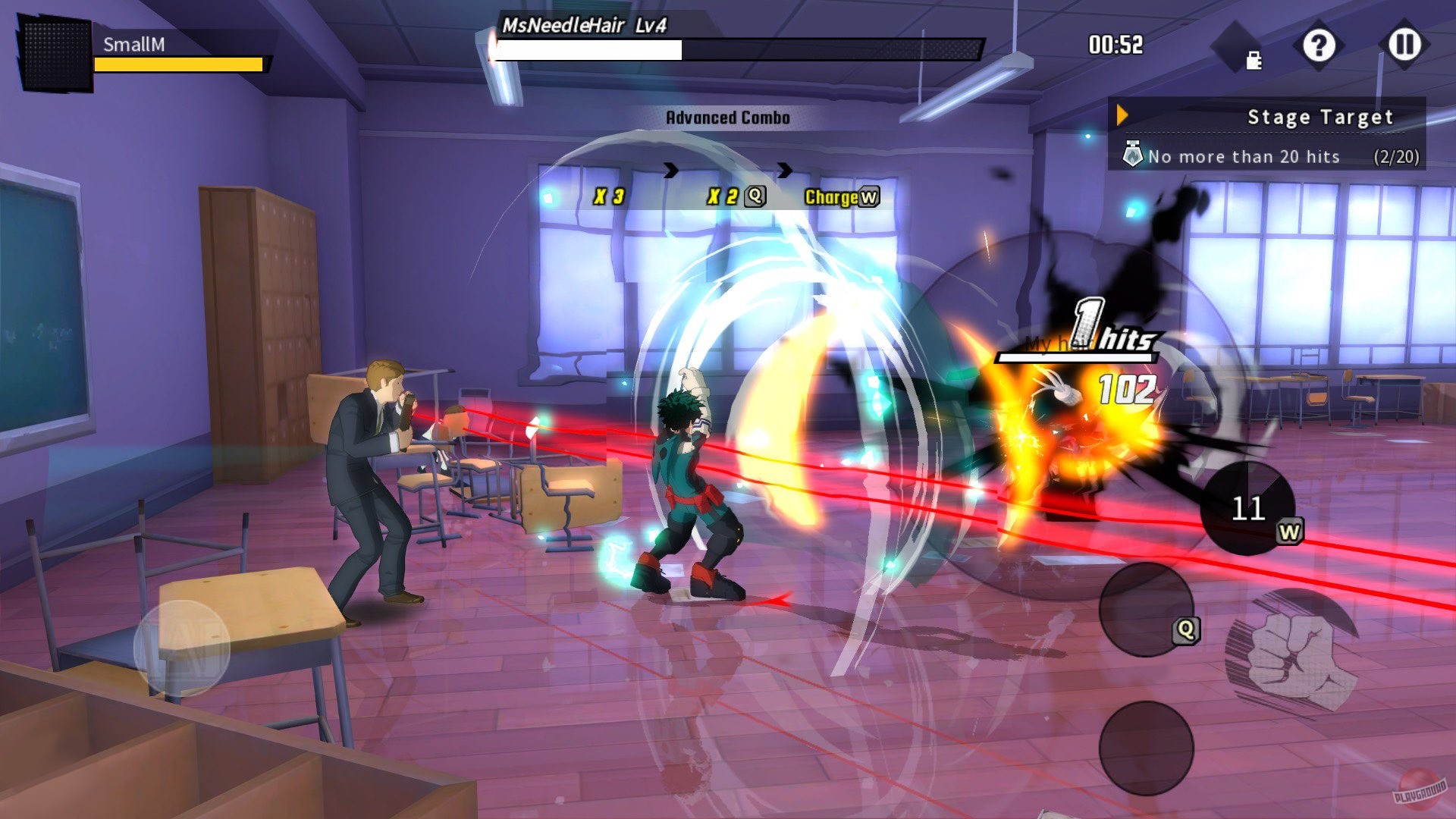Open the help question mark icon
The height and width of the screenshot is (819, 1456).
[1321, 47]
